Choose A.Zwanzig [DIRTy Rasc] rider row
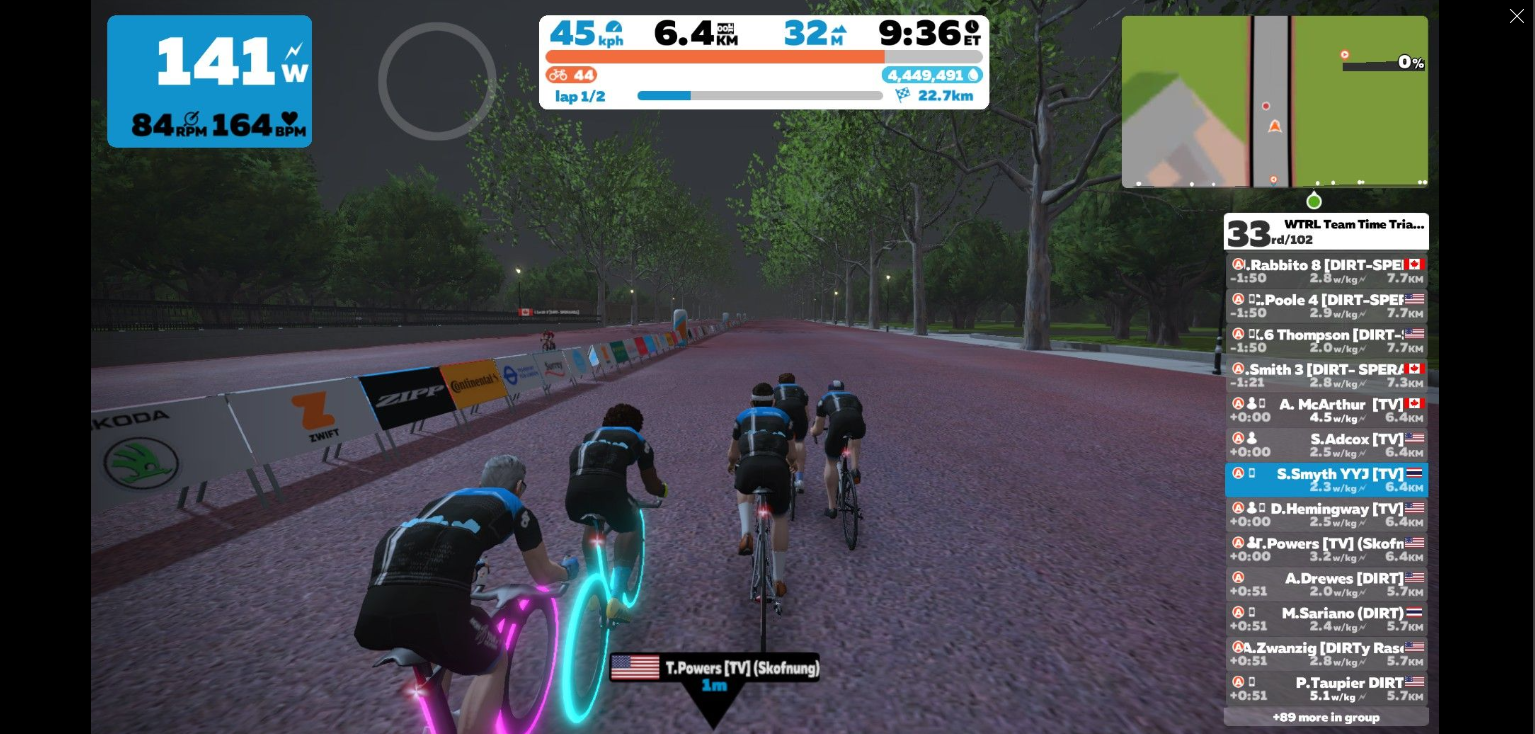Screen dimensions: 1535x734 point(1326,654)
